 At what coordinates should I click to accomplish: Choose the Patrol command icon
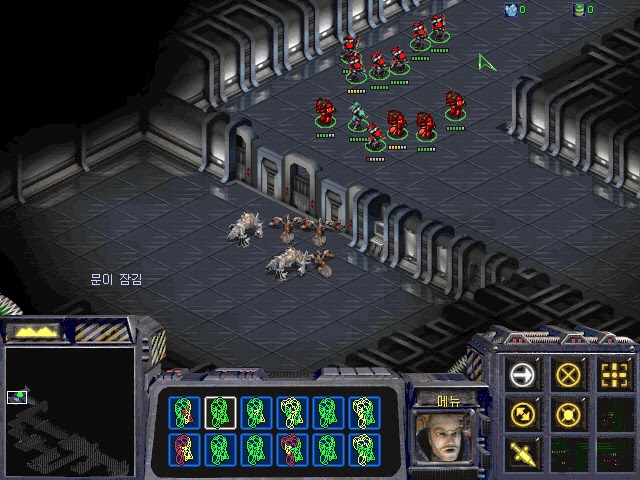(x=521, y=413)
